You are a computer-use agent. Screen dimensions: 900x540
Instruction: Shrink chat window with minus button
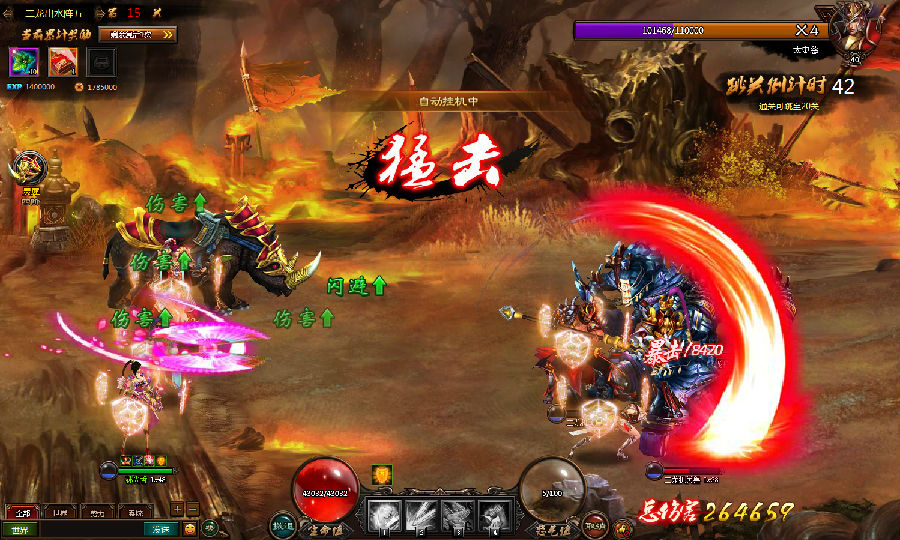coord(192,508)
